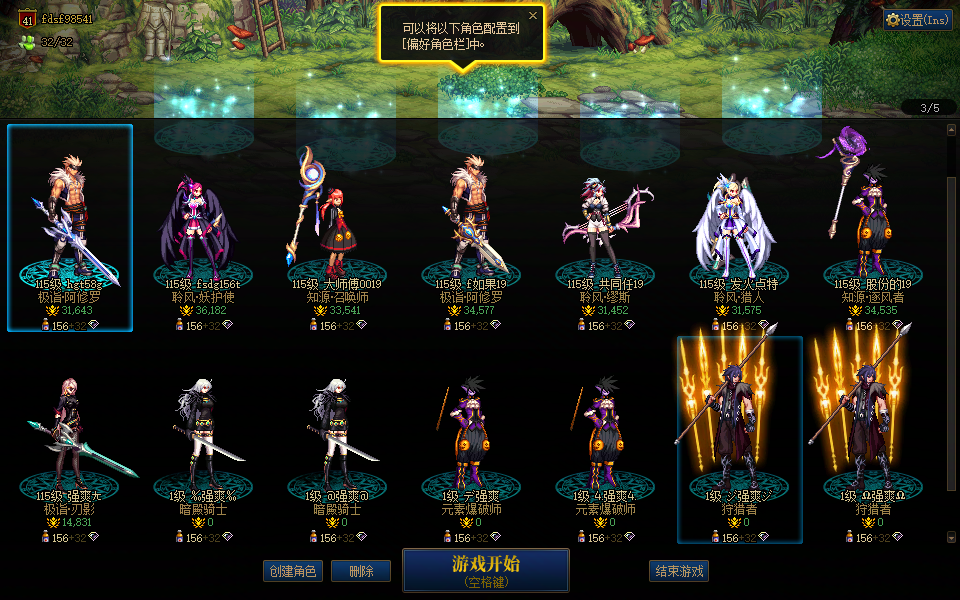Click the character list vertical scrollbar
Image resolution: width=960 pixels, height=600 pixels.
point(951,300)
